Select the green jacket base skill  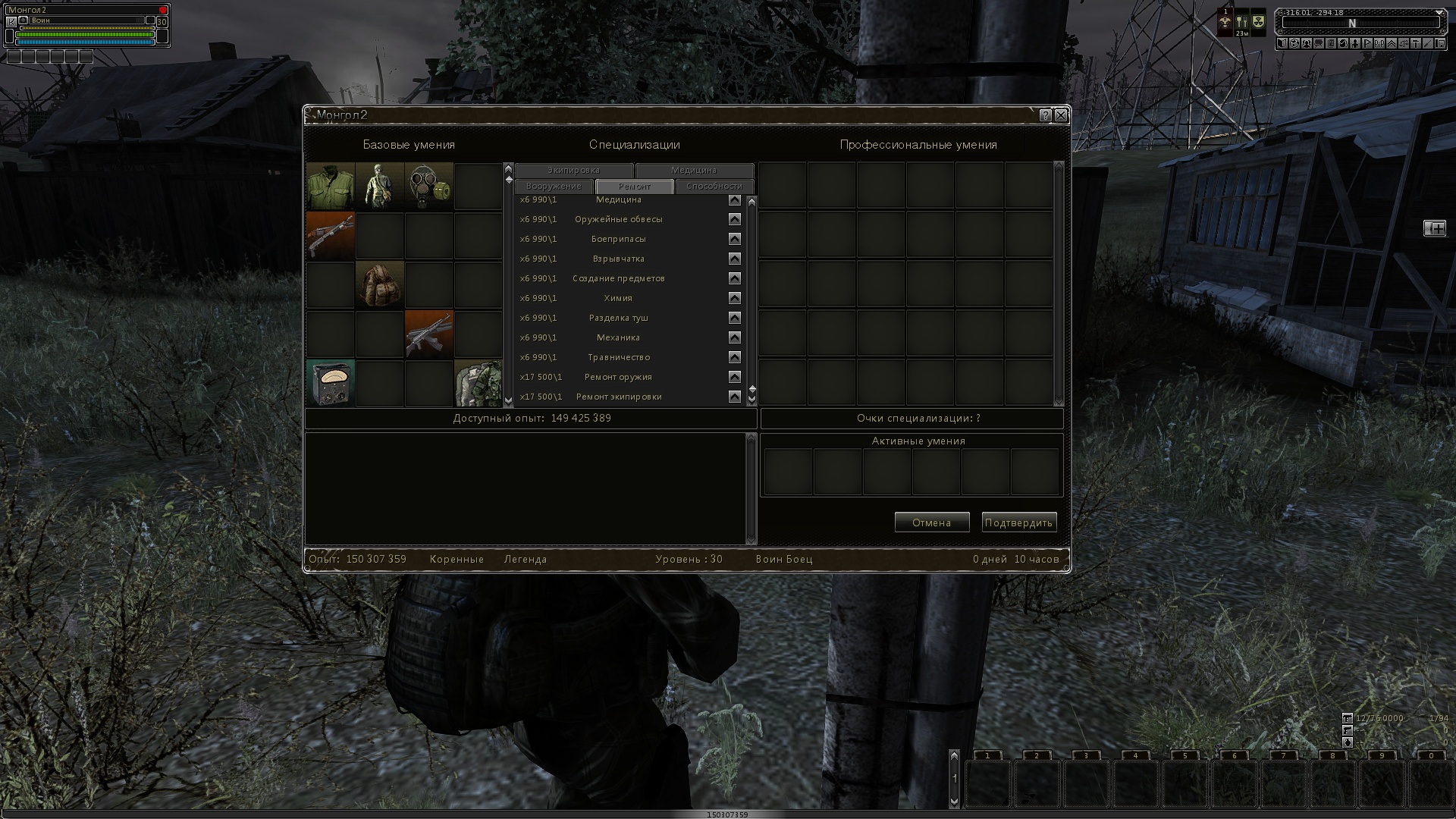tap(331, 186)
